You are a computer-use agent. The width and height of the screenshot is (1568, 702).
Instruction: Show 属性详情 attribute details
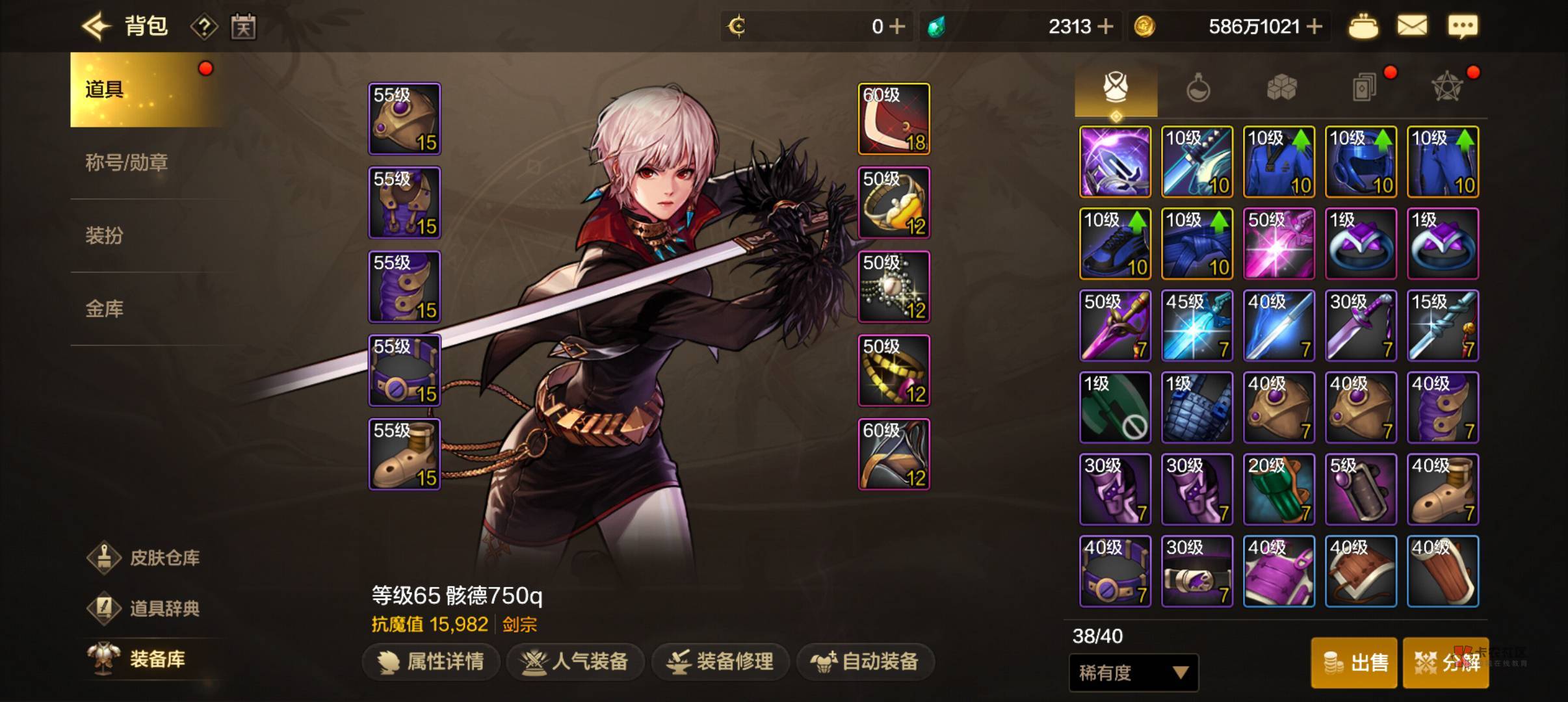click(x=432, y=662)
